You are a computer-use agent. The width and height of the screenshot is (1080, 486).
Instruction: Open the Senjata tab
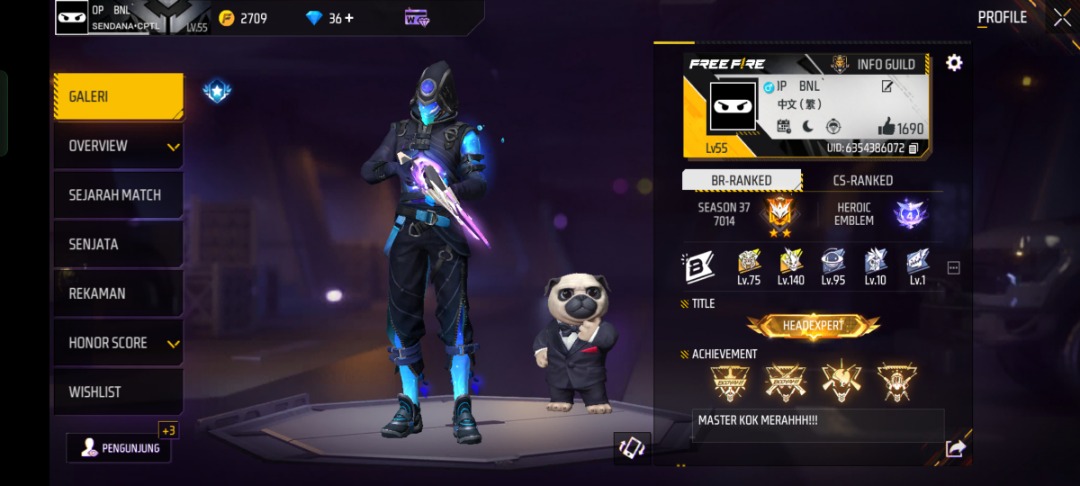pyautogui.click(x=118, y=244)
